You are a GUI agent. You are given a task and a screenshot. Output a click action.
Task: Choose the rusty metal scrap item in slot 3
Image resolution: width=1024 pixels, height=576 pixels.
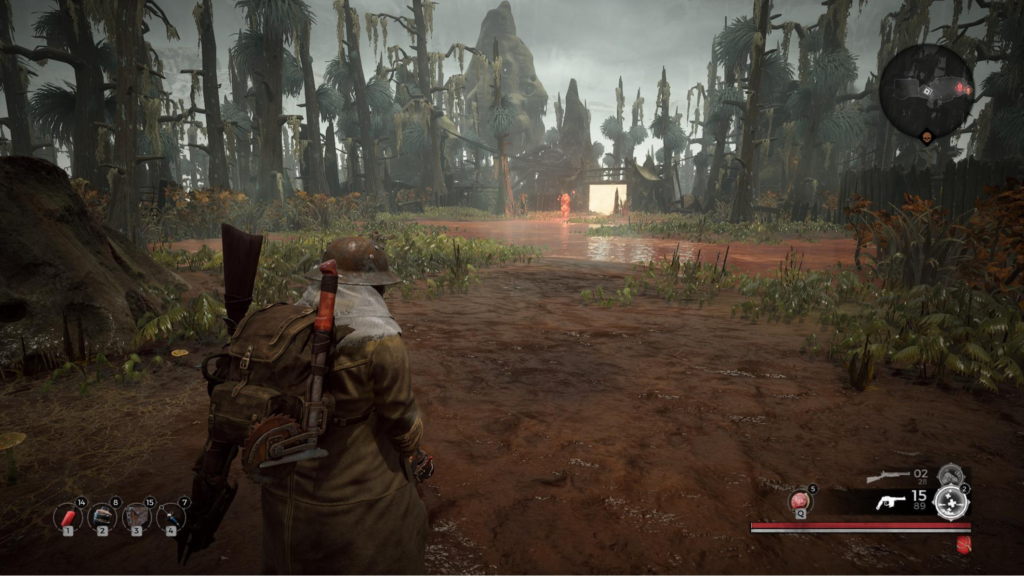pyautogui.click(x=137, y=517)
